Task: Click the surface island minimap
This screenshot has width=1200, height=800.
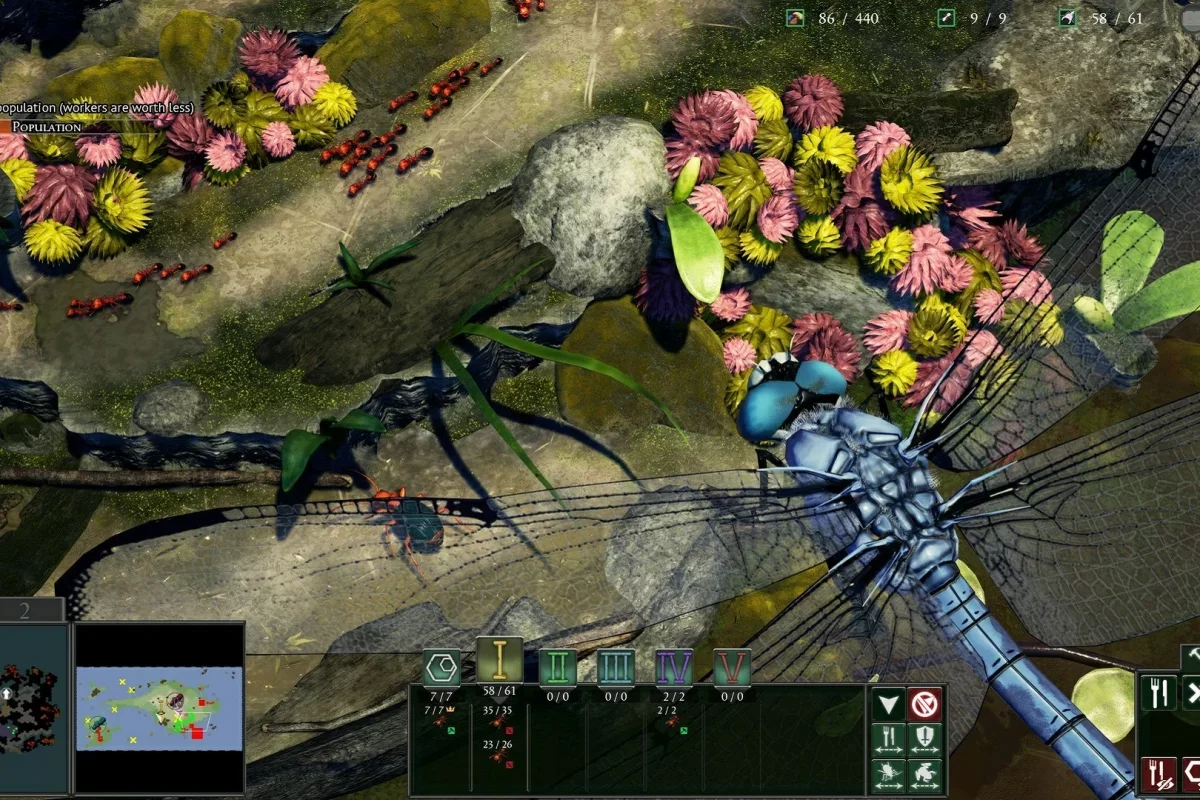Action: pos(160,708)
